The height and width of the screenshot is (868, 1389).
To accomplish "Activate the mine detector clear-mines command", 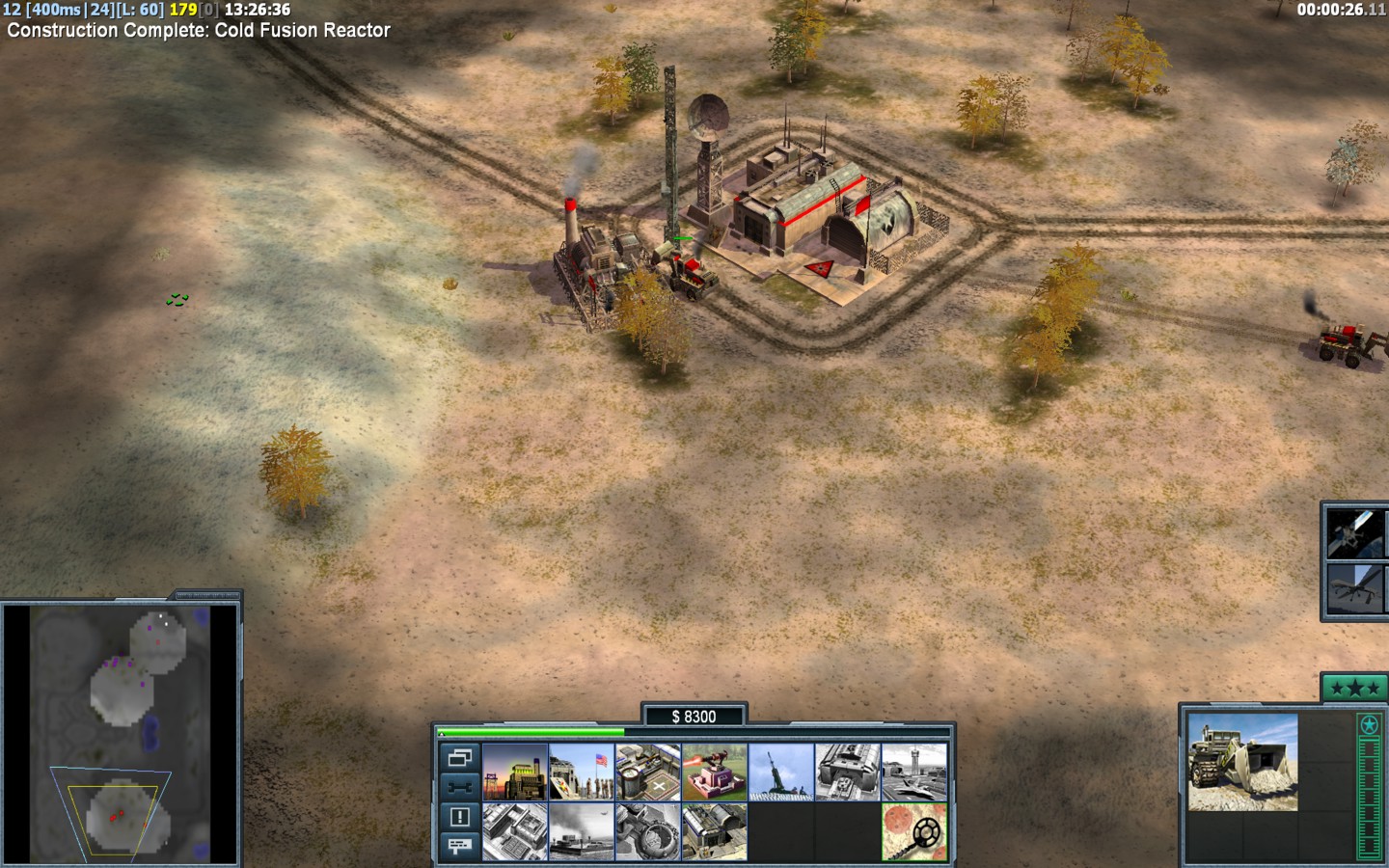I will tap(914, 831).
